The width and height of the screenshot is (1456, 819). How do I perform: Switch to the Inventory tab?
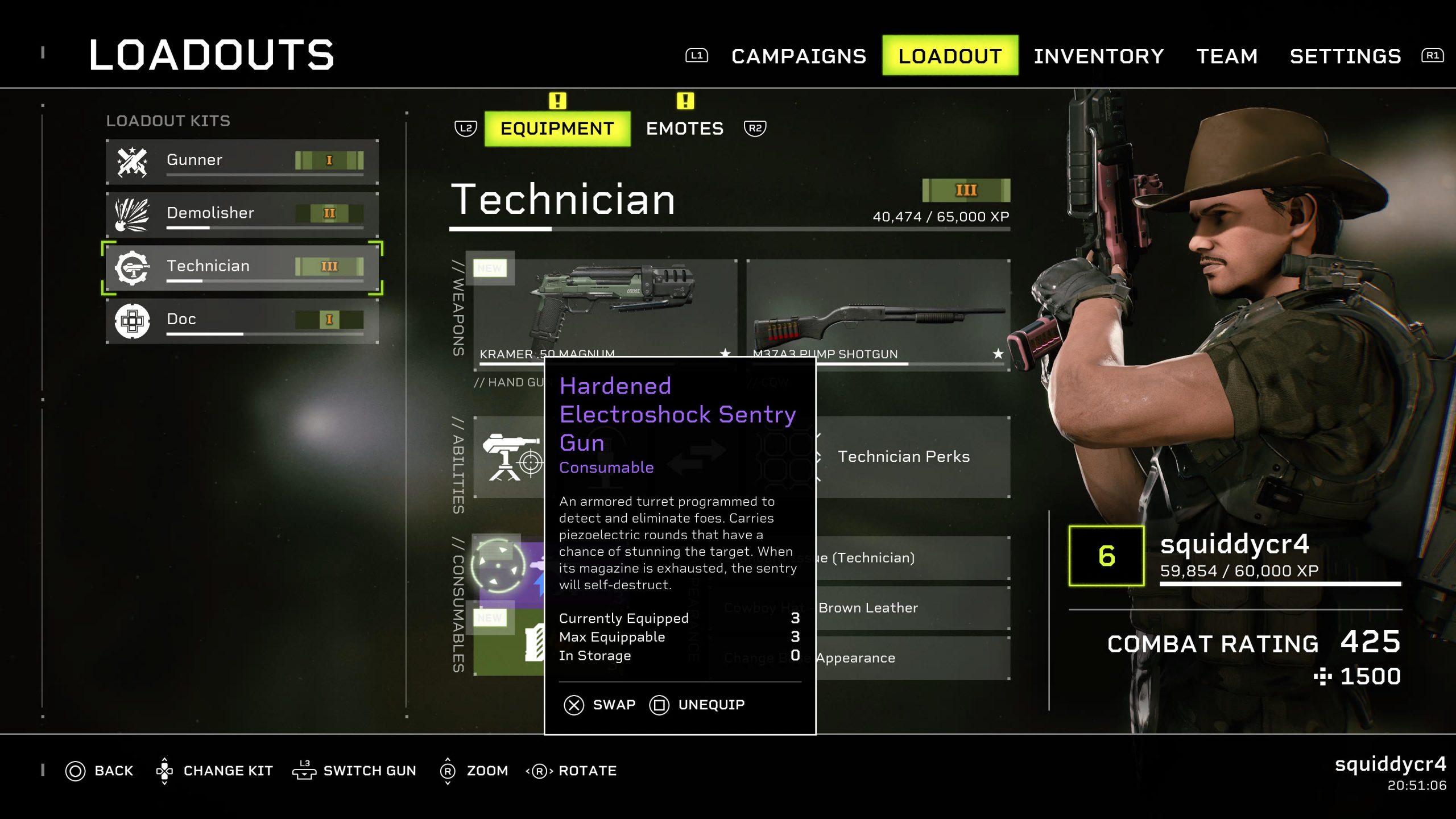point(1098,56)
